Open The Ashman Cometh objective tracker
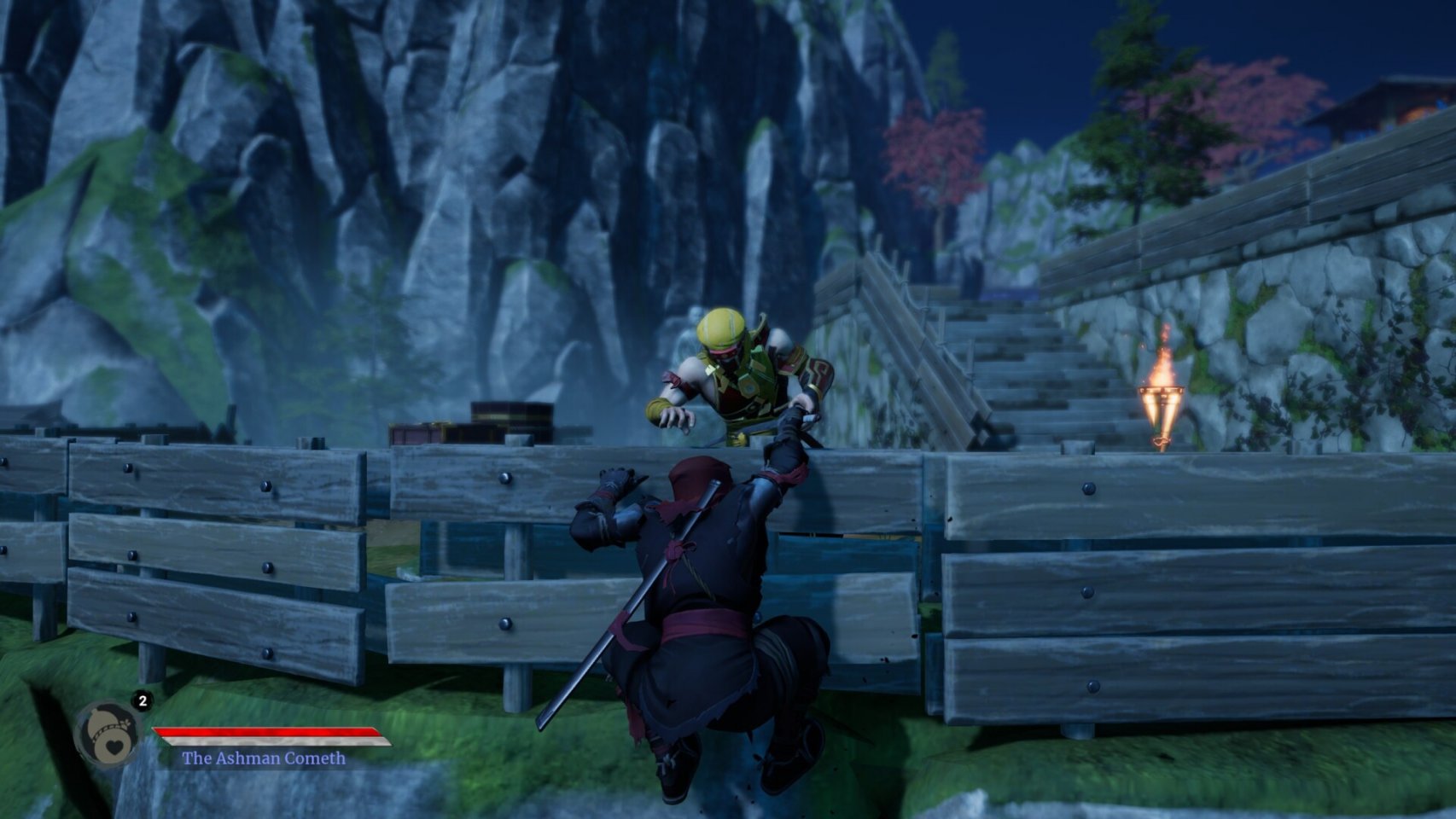The height and width of the screenshot is (819, 1456). click(264, 758)
